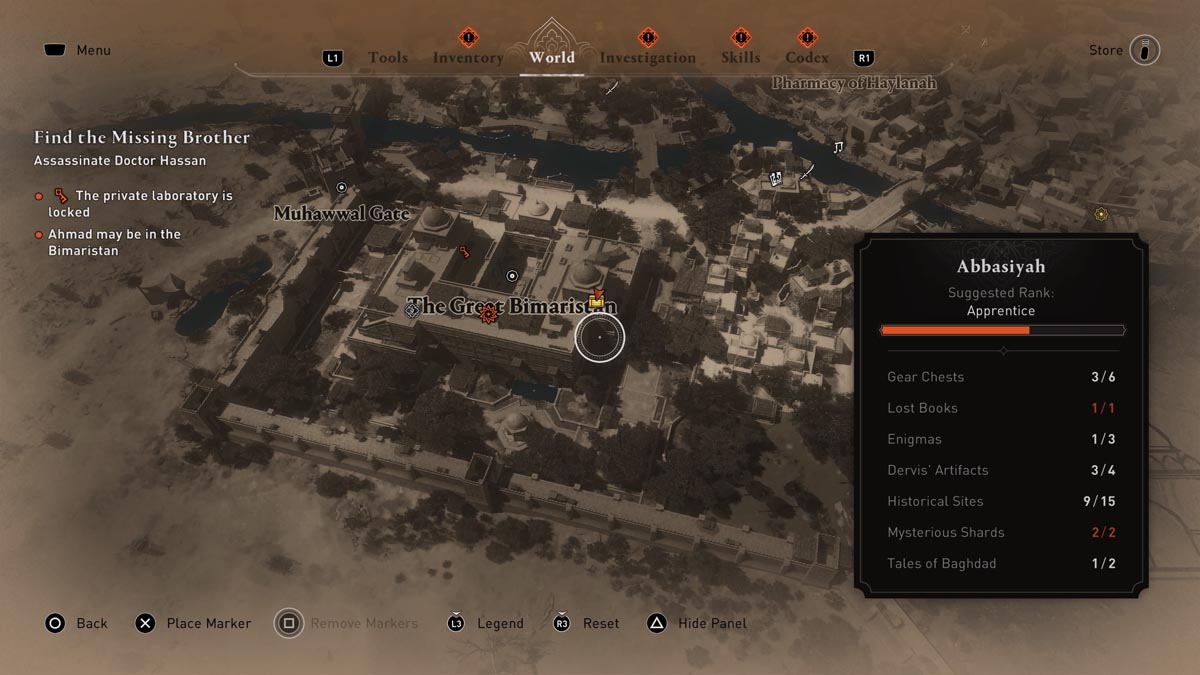
Task: Click the red key map marker
Action: click(464, 252)
